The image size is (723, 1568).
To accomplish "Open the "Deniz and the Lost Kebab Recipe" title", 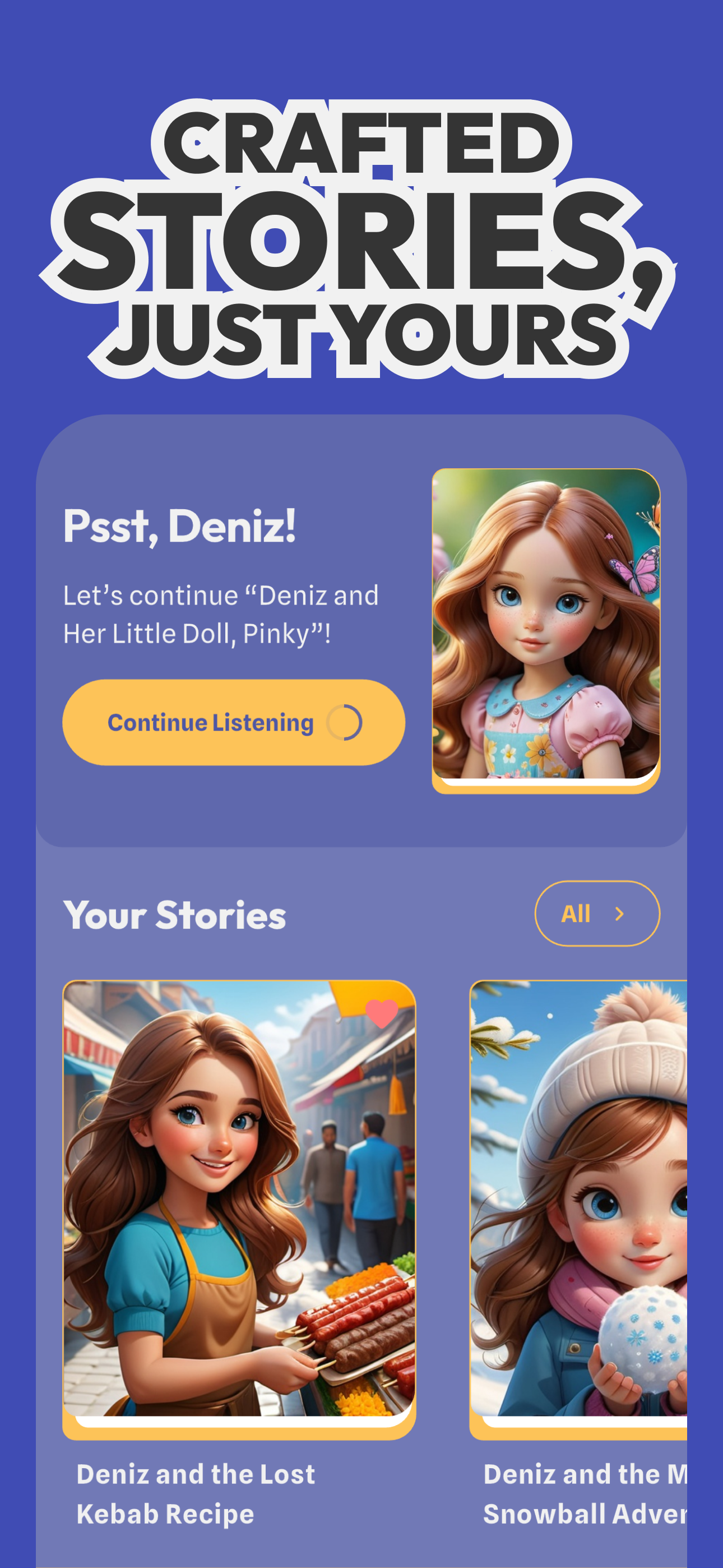I will (x=196, y=1493).
